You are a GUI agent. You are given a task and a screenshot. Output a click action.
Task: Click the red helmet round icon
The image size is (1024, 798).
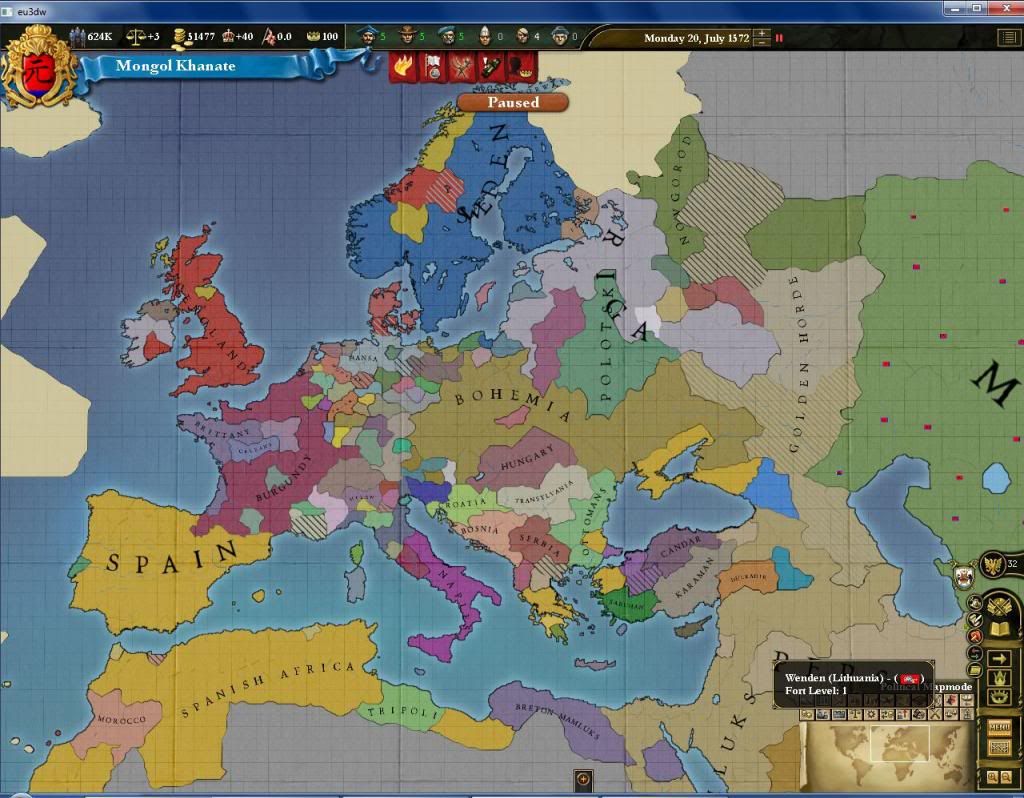[975, 637]
